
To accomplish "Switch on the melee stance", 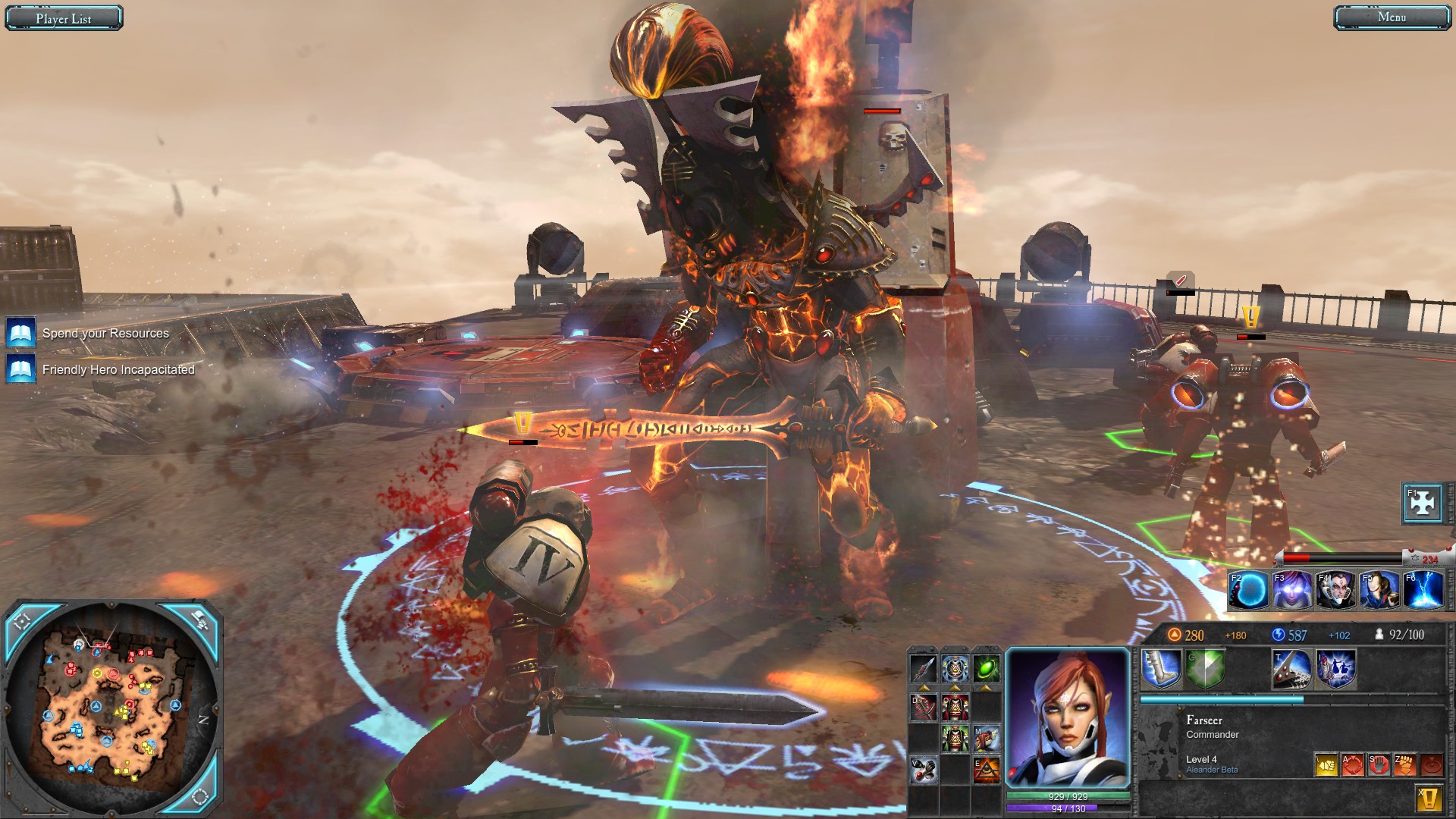I will (1326, 765).
